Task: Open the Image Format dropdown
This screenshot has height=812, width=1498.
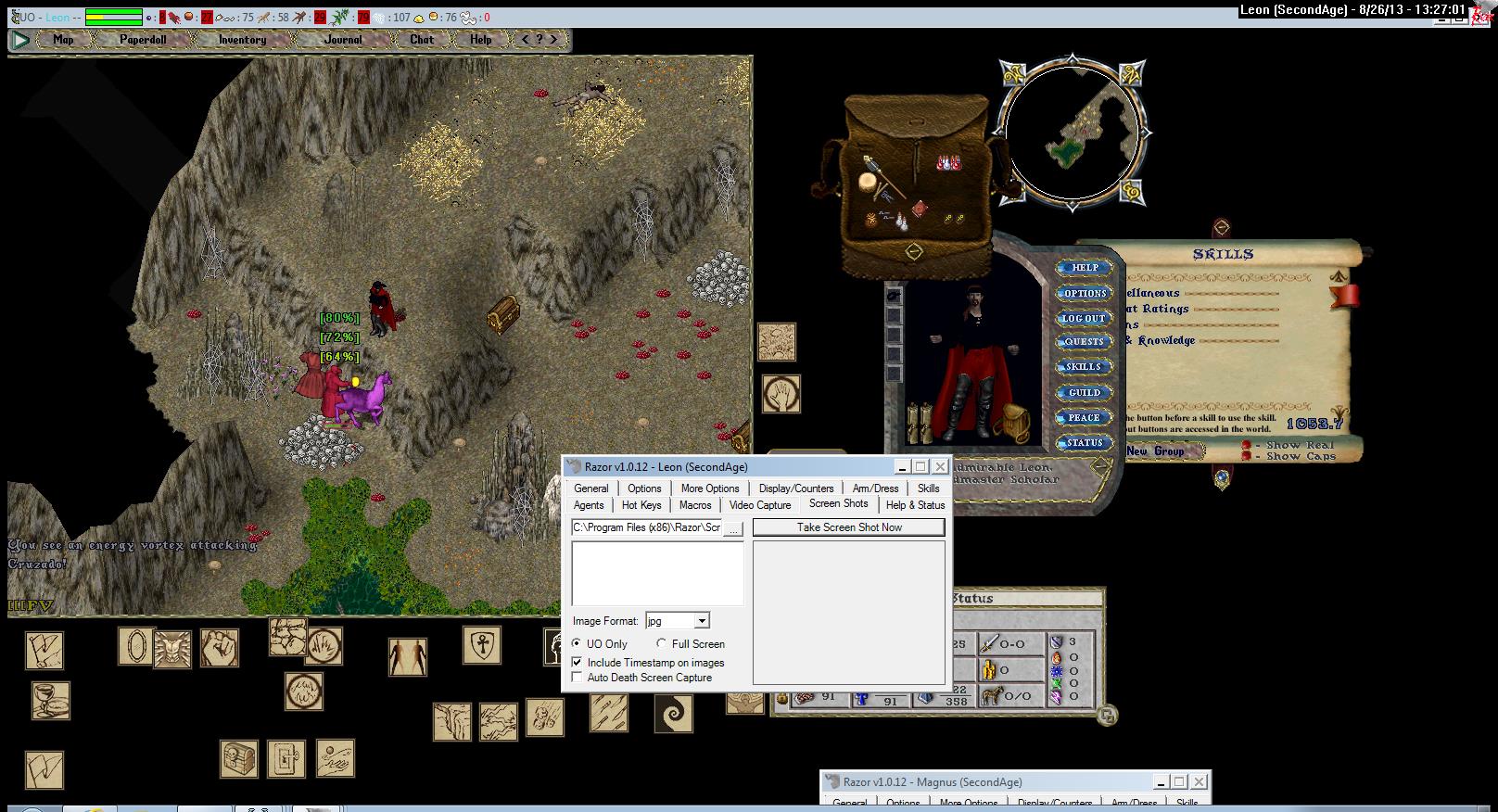Action: pyautogui.click(x=702, y=621)
